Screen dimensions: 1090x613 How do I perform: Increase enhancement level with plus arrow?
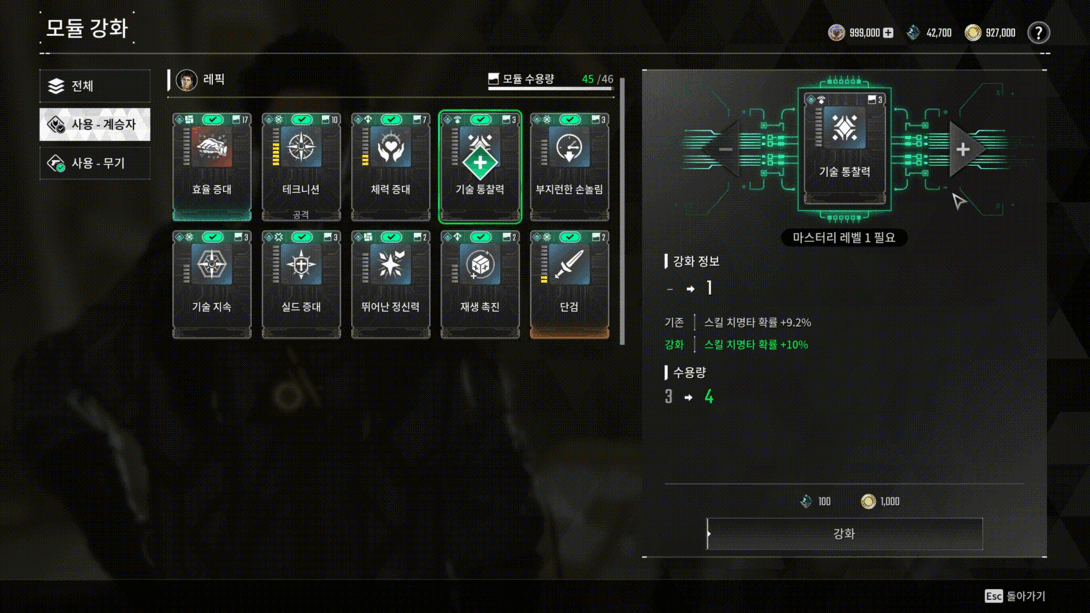coord(963,150)
